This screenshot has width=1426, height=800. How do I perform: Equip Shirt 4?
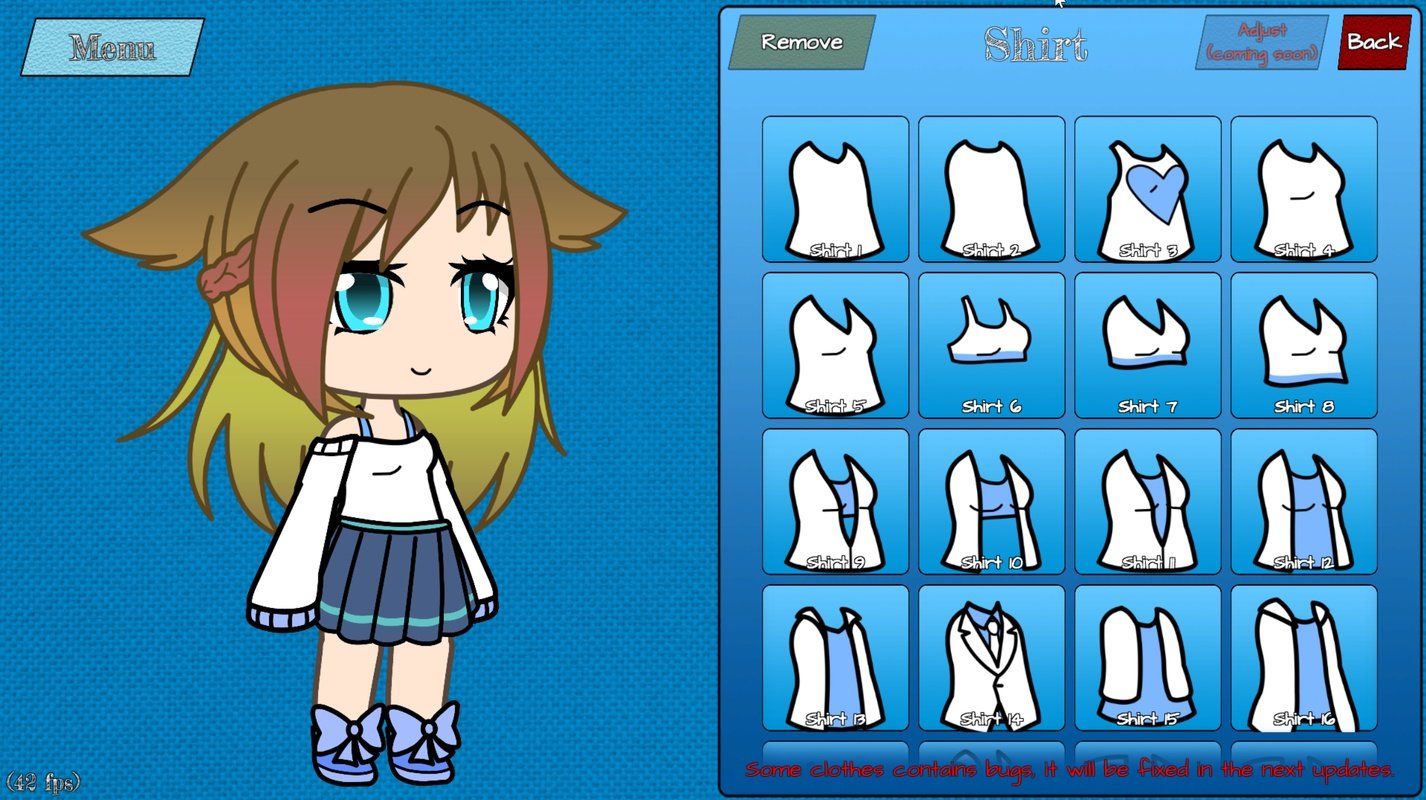coord(1303,189)
